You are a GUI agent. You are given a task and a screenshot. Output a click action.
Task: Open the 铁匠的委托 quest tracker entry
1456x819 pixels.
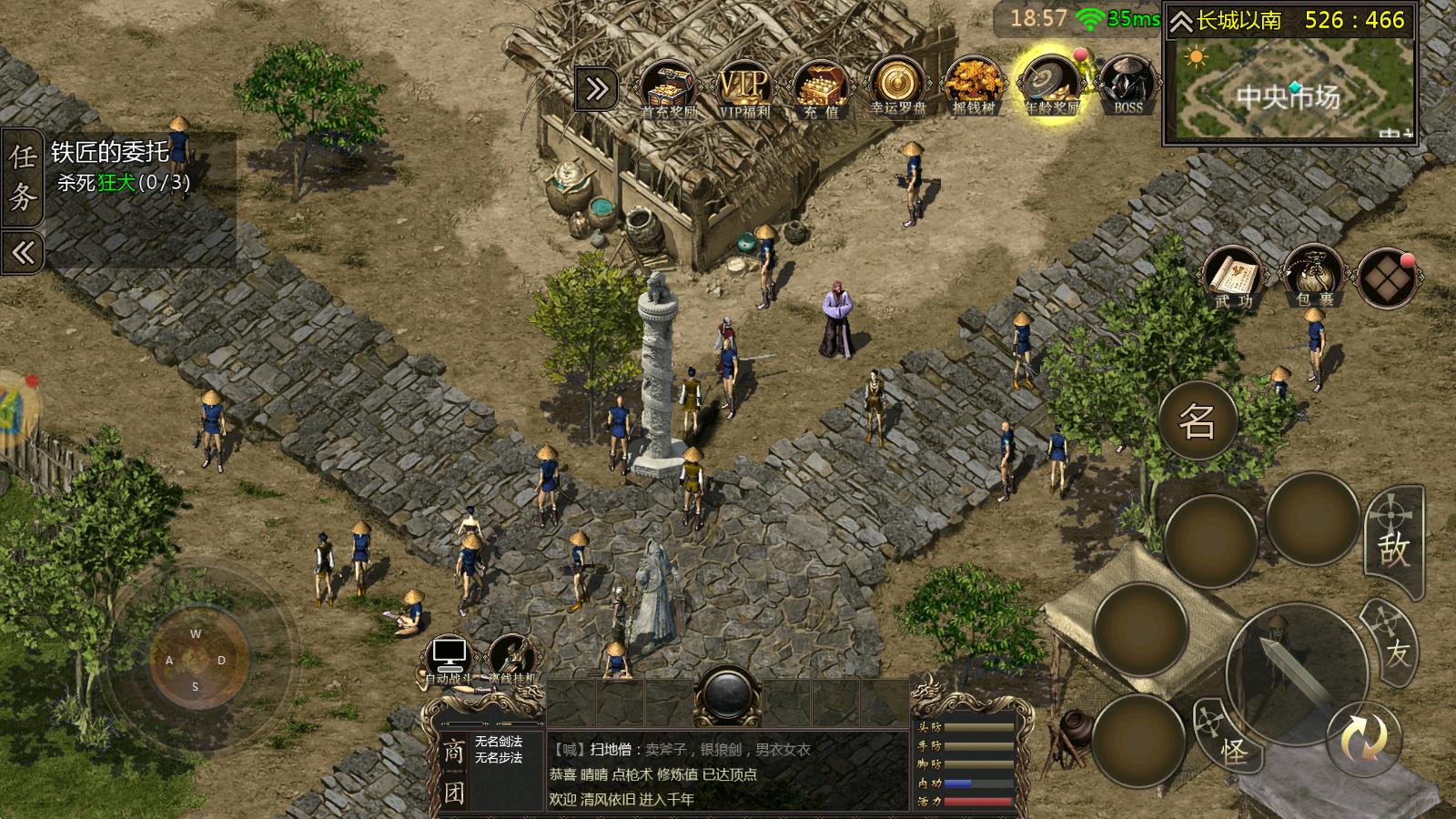pyautogui.click(x=123, y=166)
